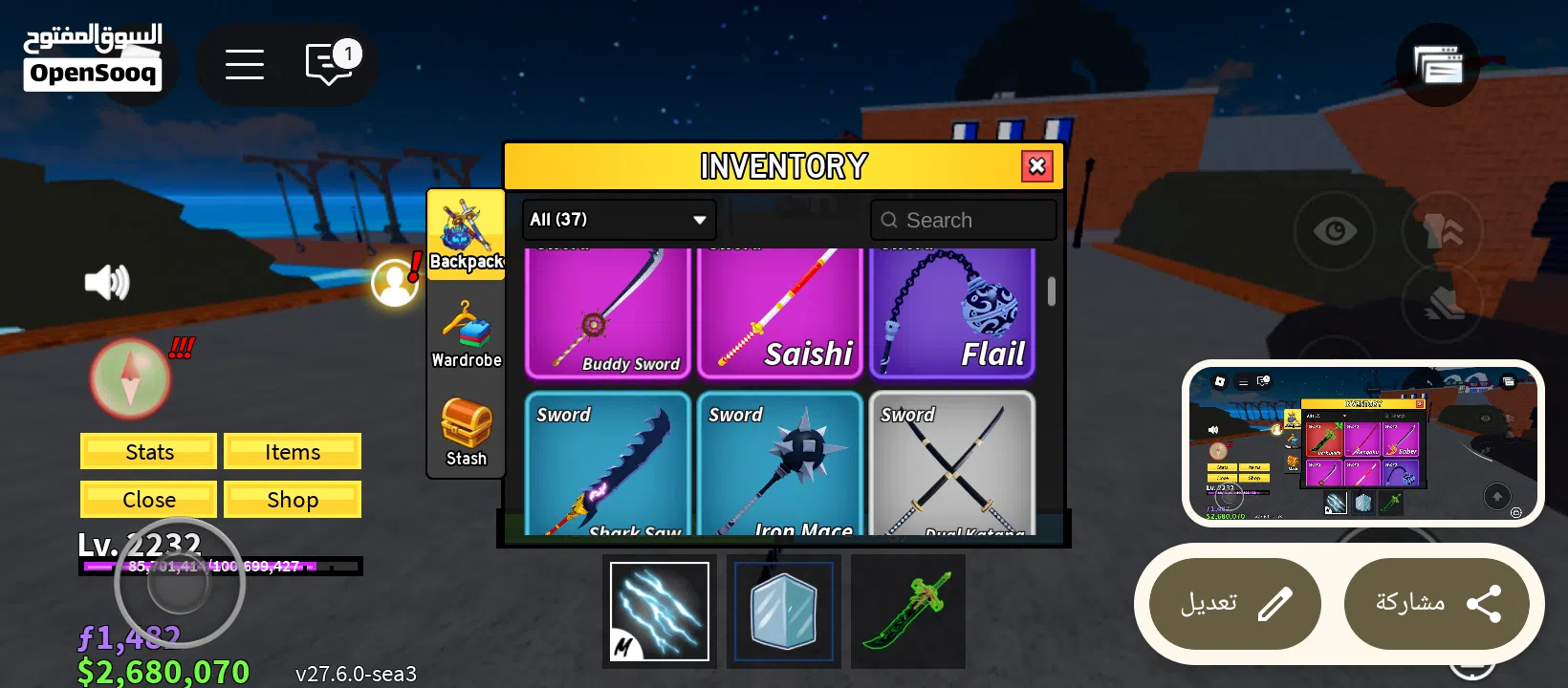Screen dimensions: 1568x688
Task: Click the yellow Close button
Action: [x=149, y=500]
